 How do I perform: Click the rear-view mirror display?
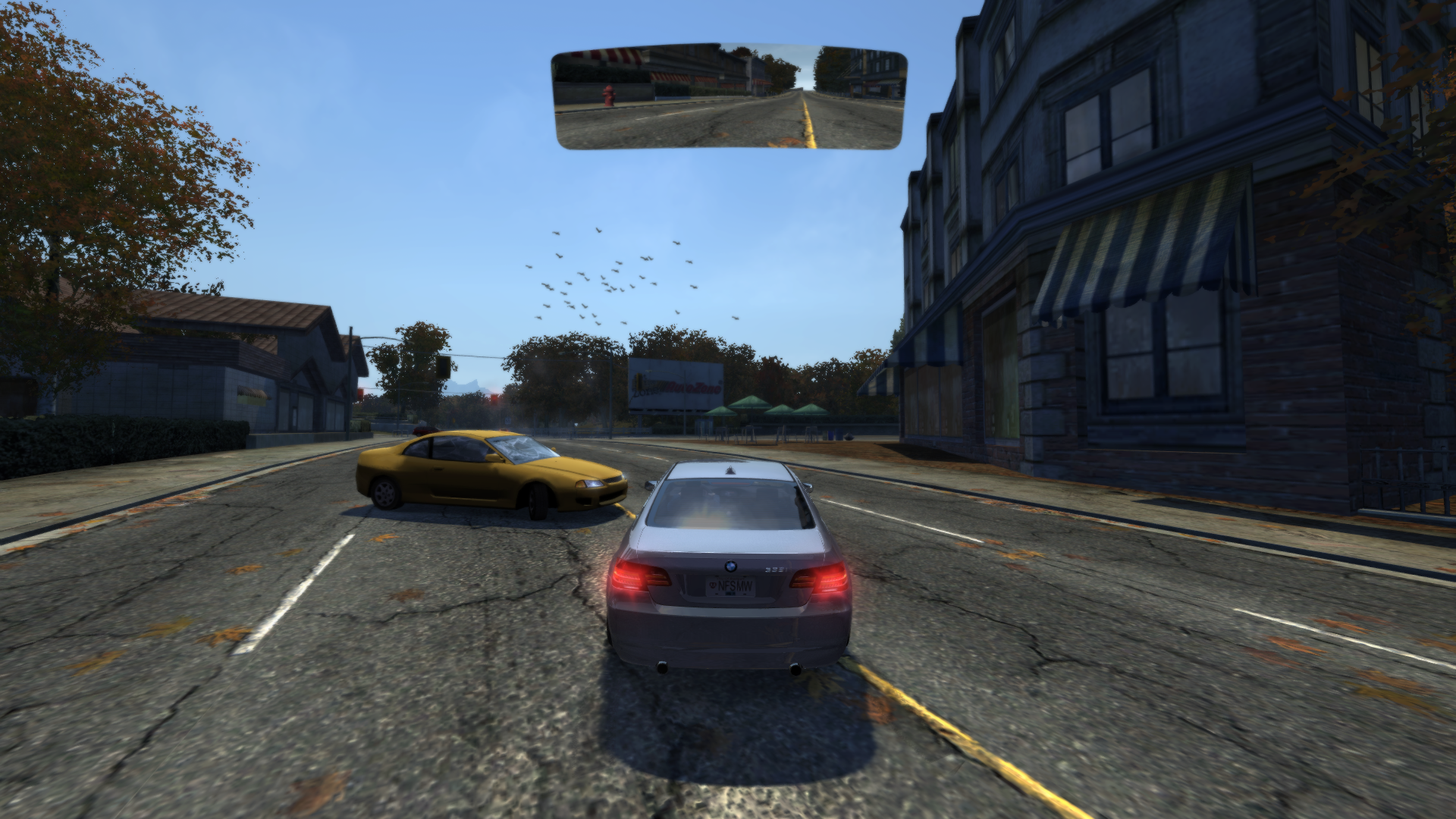click(729, 96)
